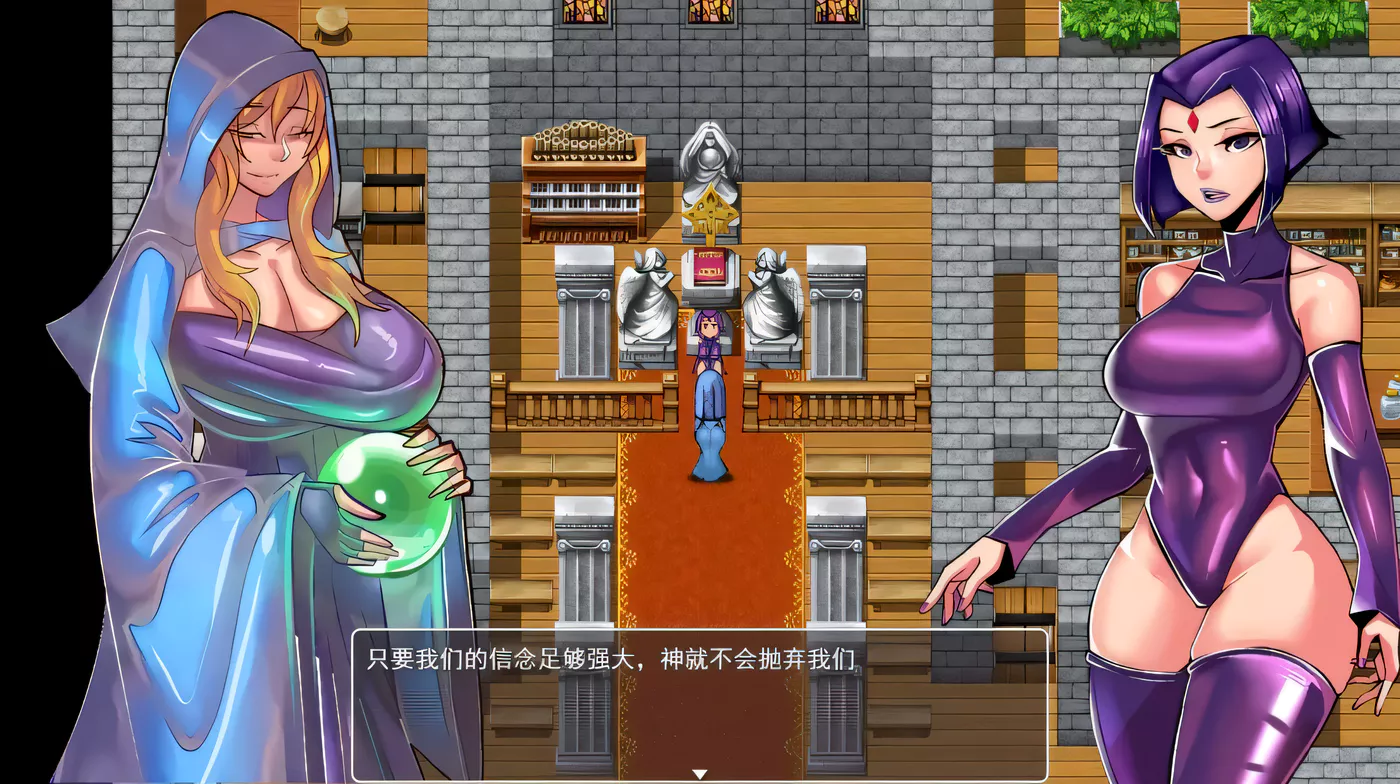1400x784 pixels.
Task: Click the hooded priestess portrait on the left
Action: click(x=240, y=300)
